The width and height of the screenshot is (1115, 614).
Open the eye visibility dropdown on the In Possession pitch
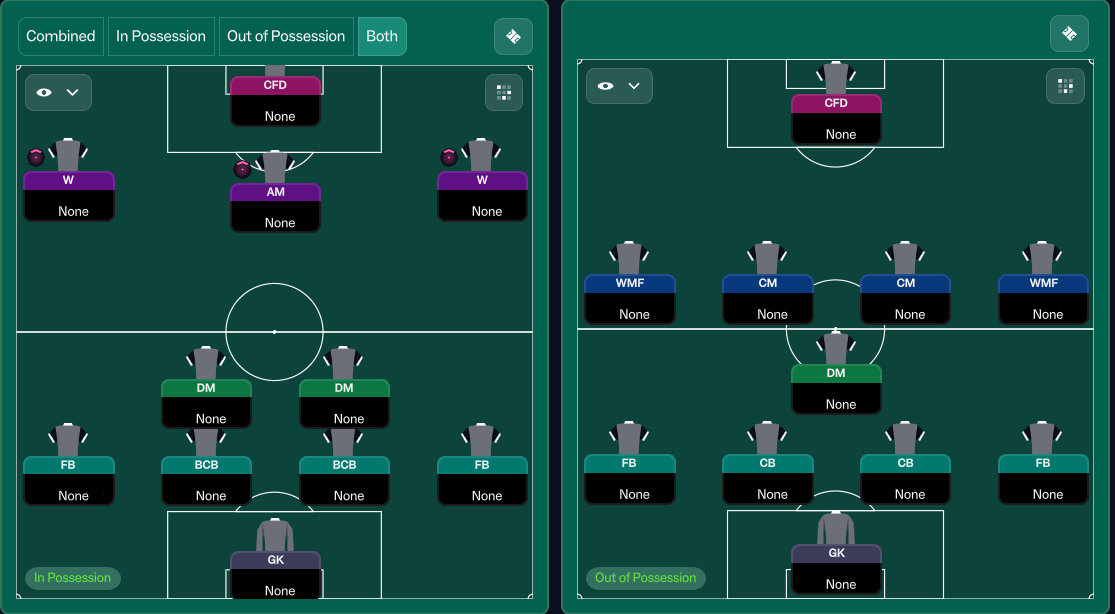(x=58, y=92)
